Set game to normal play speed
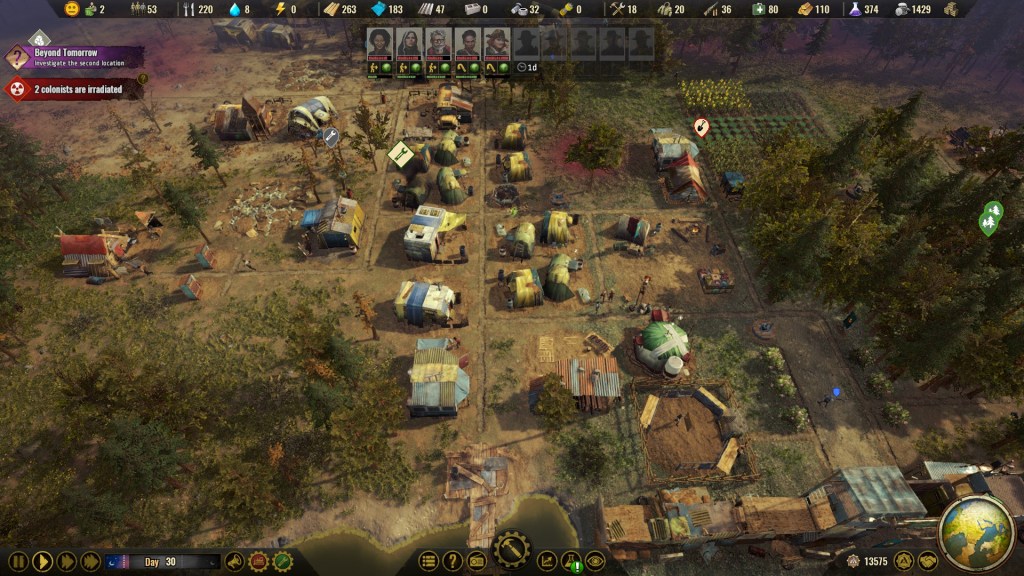 click(42, 561)
